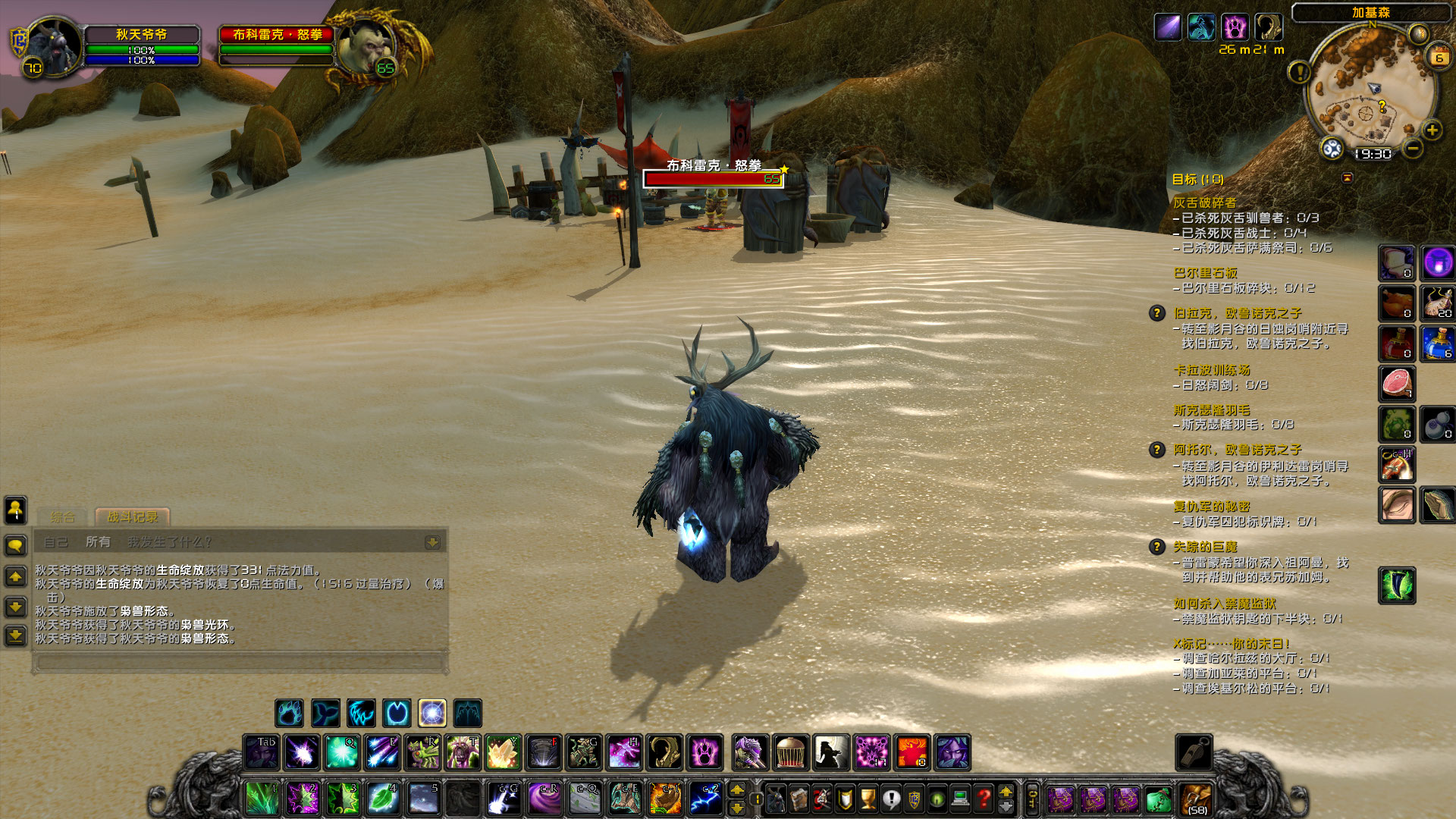The width and height of the screenshot is (1456, 819).
Task: Zoom in the minimap with plus button
Action: (1432, 130)
